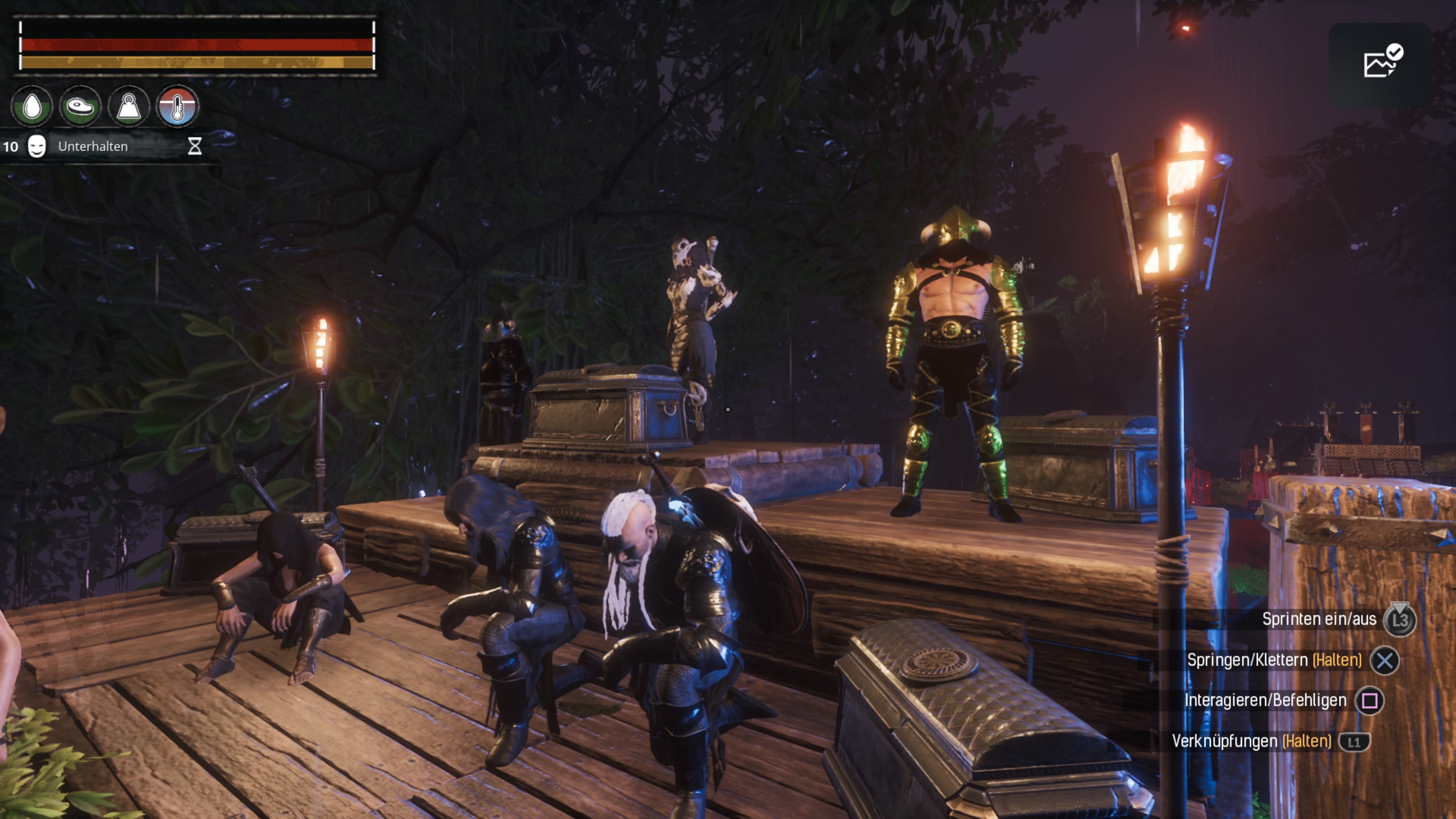Select the Unterhalten buff entry
Viewport: 1456px width, 819px height.
[x=93, y=146]
